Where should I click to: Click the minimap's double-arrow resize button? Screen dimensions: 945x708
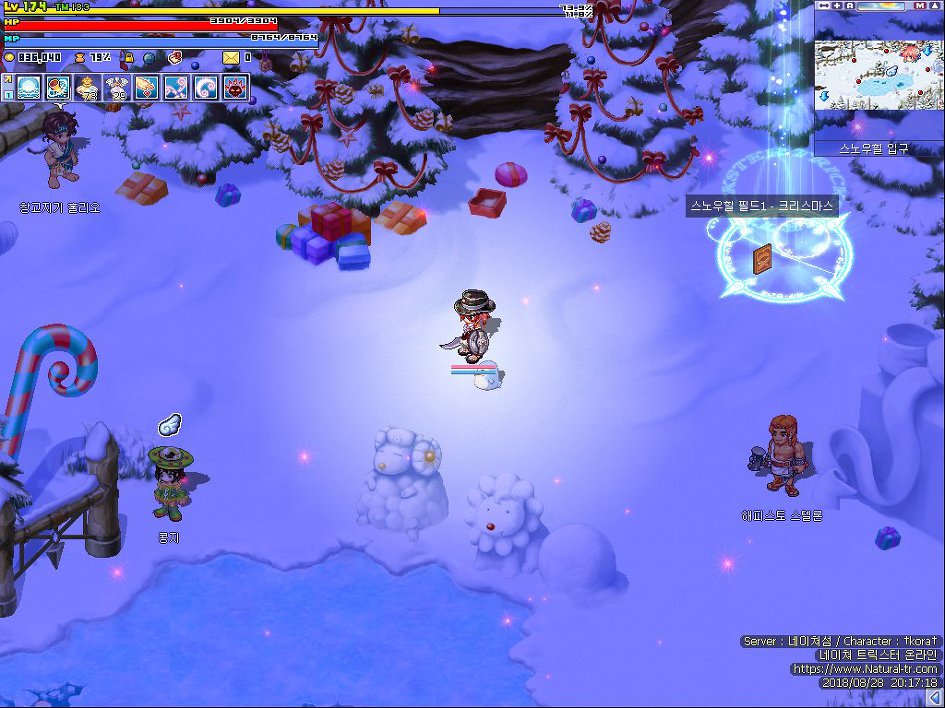point(823,6)
